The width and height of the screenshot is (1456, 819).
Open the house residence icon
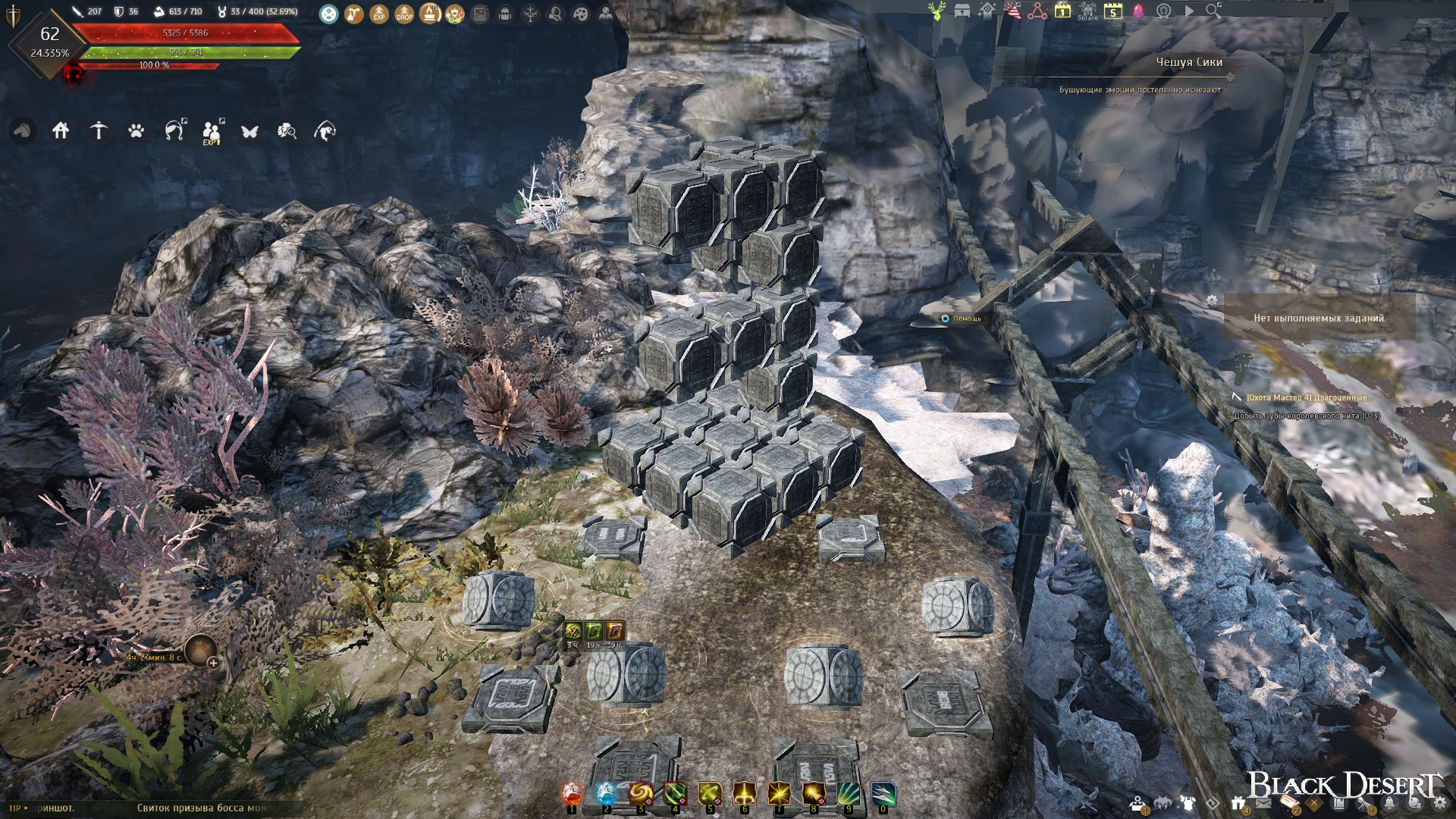[61, 130]
